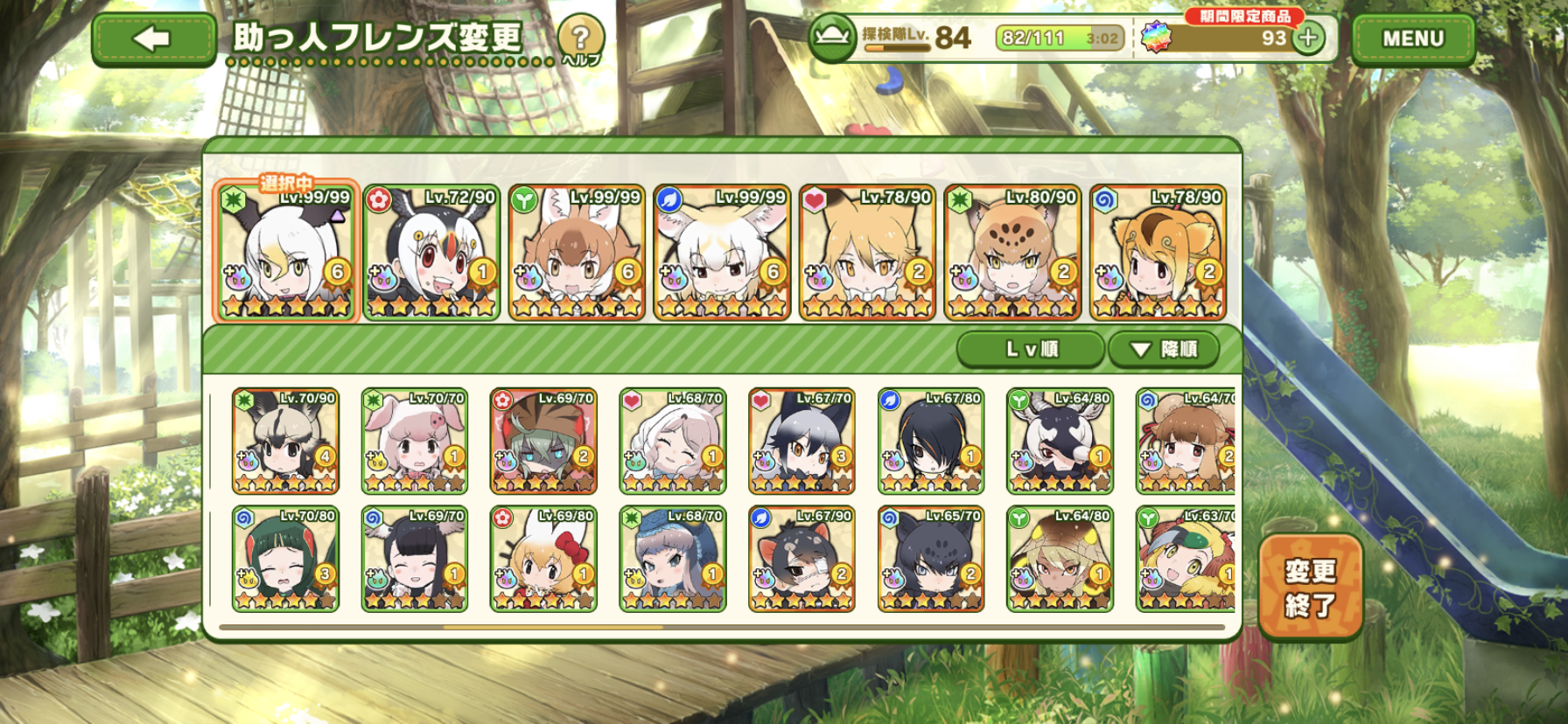The height and width of the screenshot is (724, 1568).
Task: Pick the Lv.69/80 serval with red bow
Action: pos(543,560)
